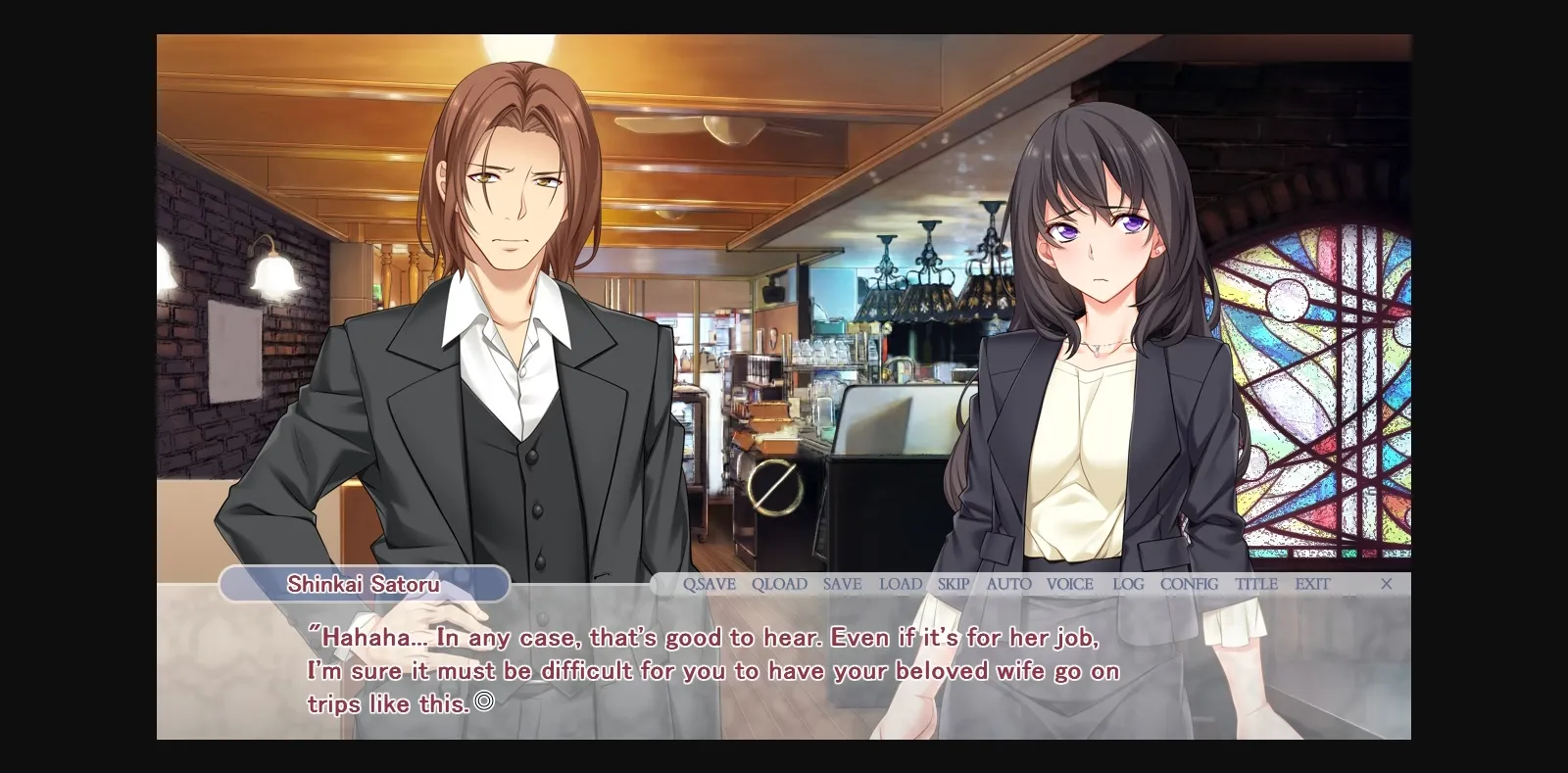Return to the TITLE screen
Image resolution: width=1568 pixels, height=773 pixels.
tap(1256, 583)
